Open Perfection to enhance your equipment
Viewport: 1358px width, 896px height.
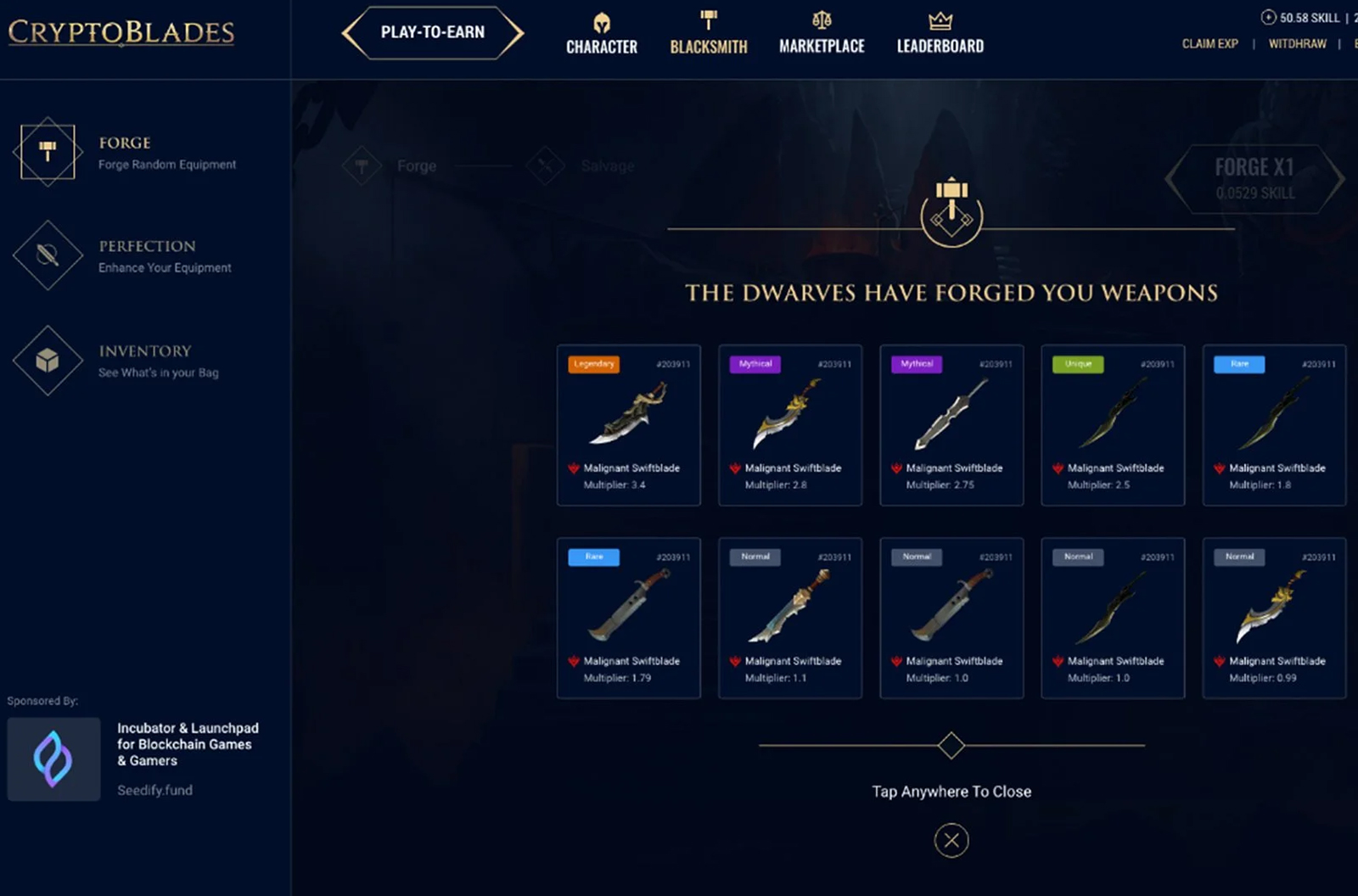47,257
